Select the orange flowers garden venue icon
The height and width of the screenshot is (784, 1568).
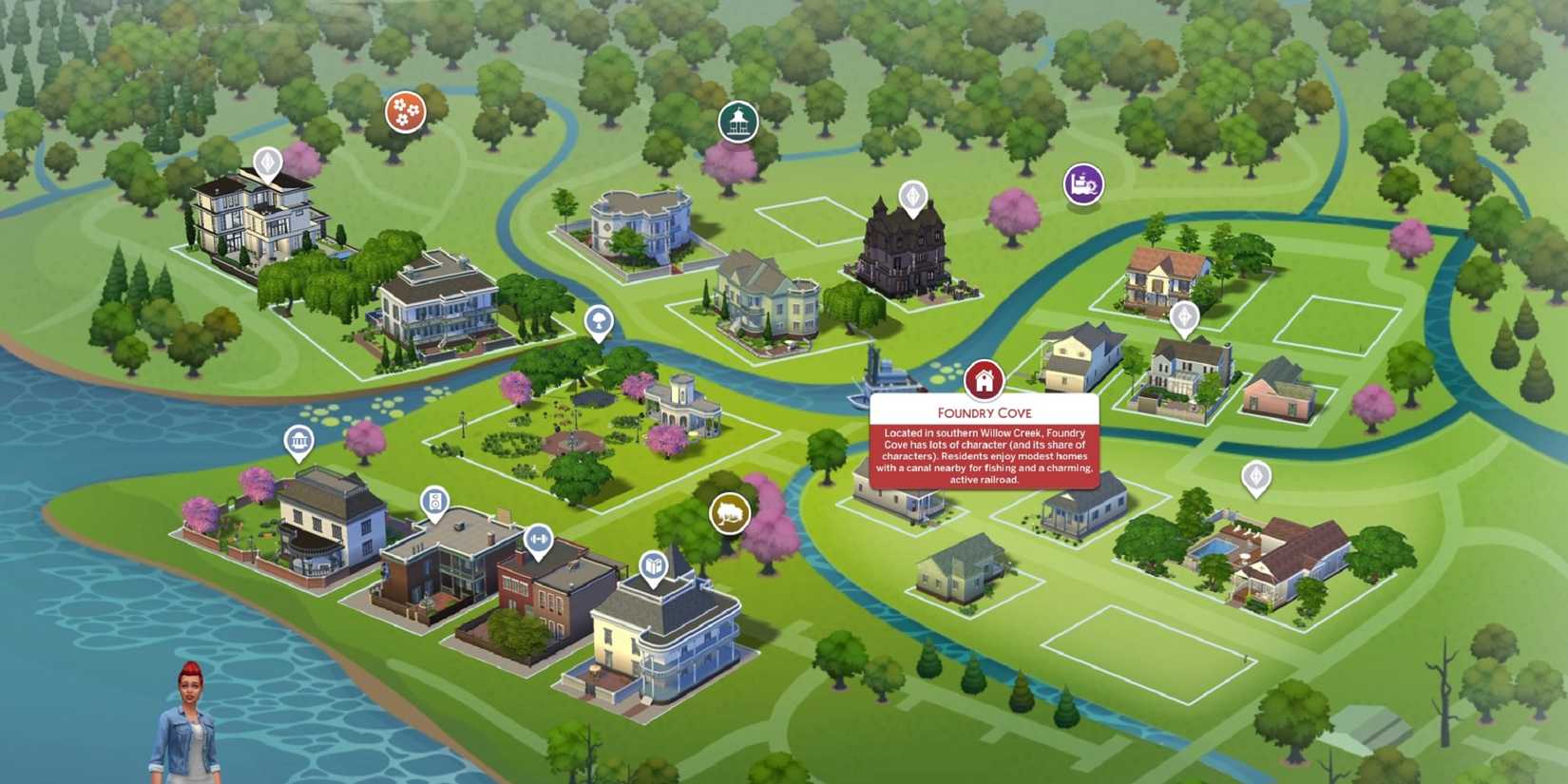(404, 111)
